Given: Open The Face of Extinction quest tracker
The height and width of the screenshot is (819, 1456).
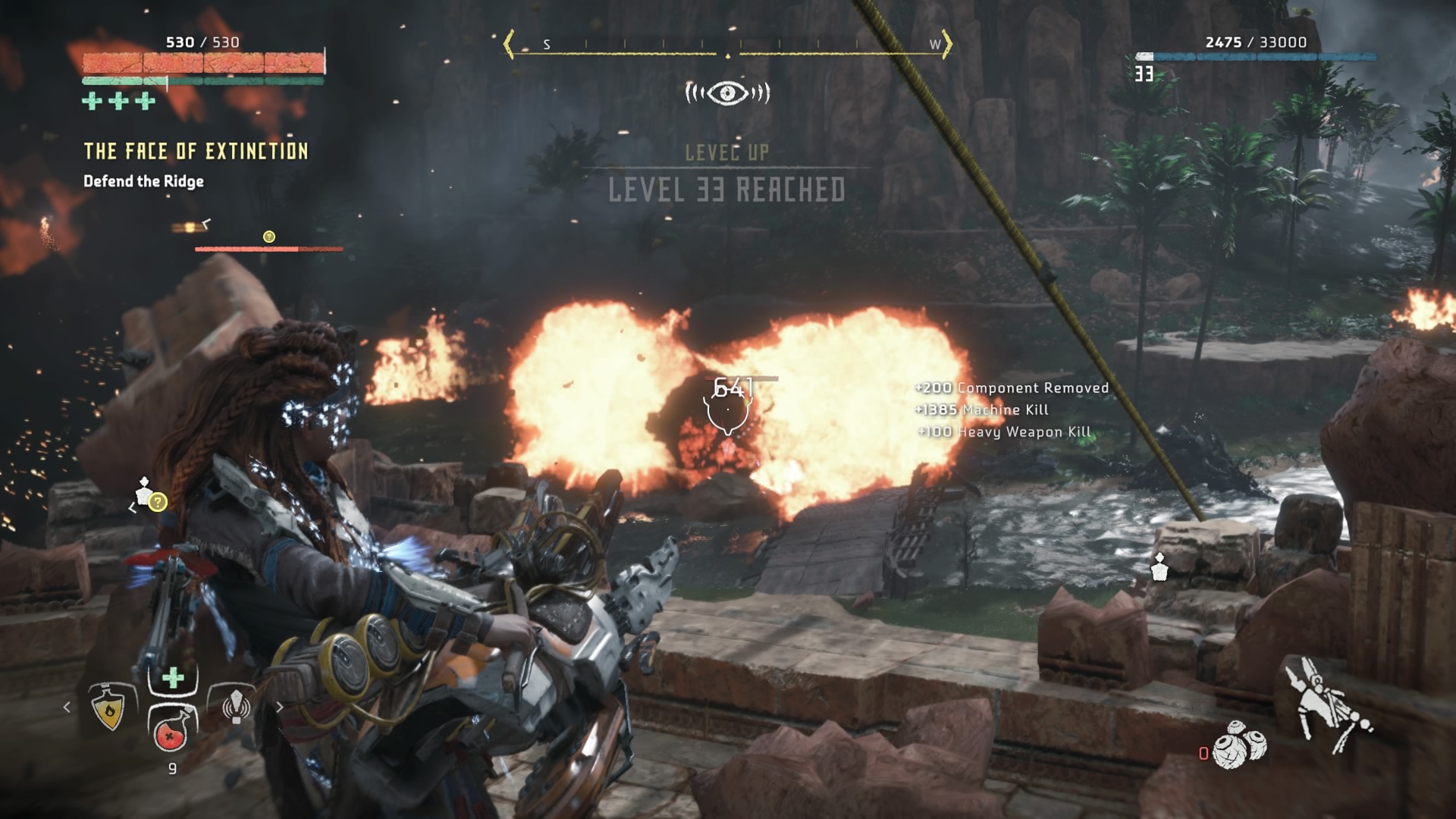Looking at the screenshot, I should click(x=196, y=152).
